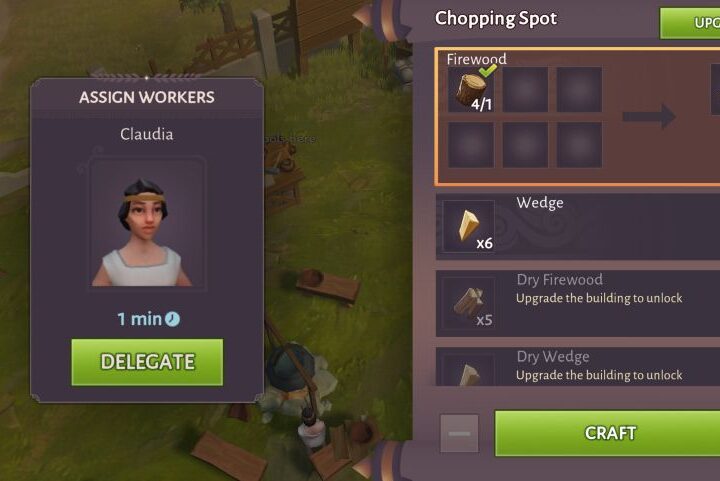Pick the locked Dry Wedge recipe
The height and width of the screenshot is (481, 720).
[x=577, y=366]
